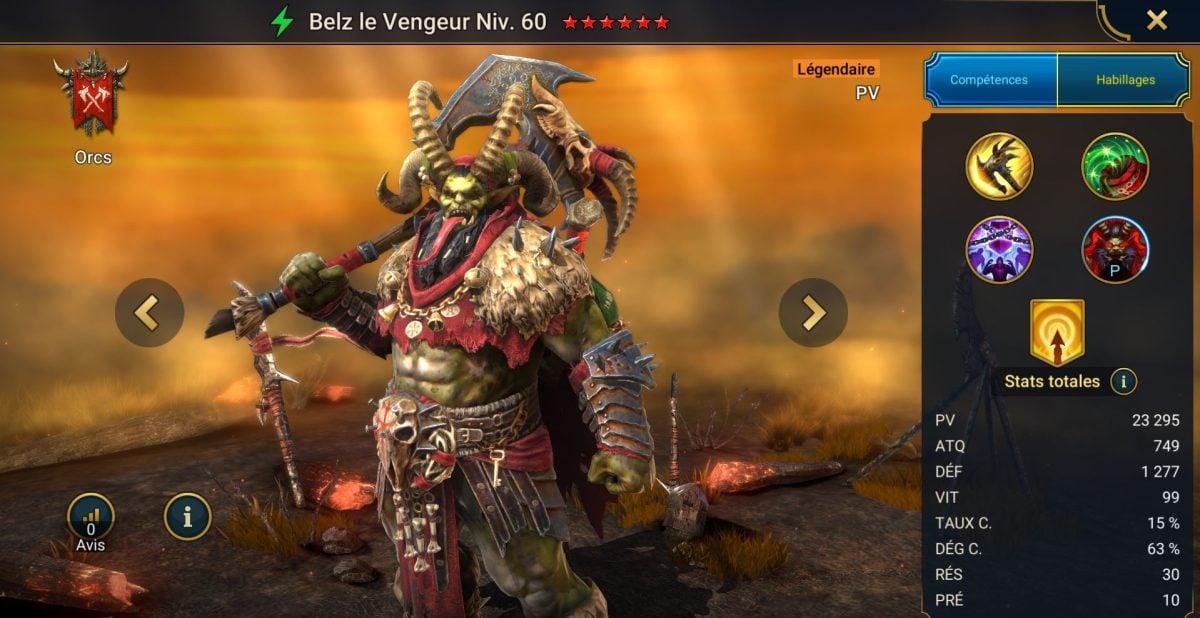
Task: View the aura banner icon
Action: pyautogui.click(x=1057, y=333)
